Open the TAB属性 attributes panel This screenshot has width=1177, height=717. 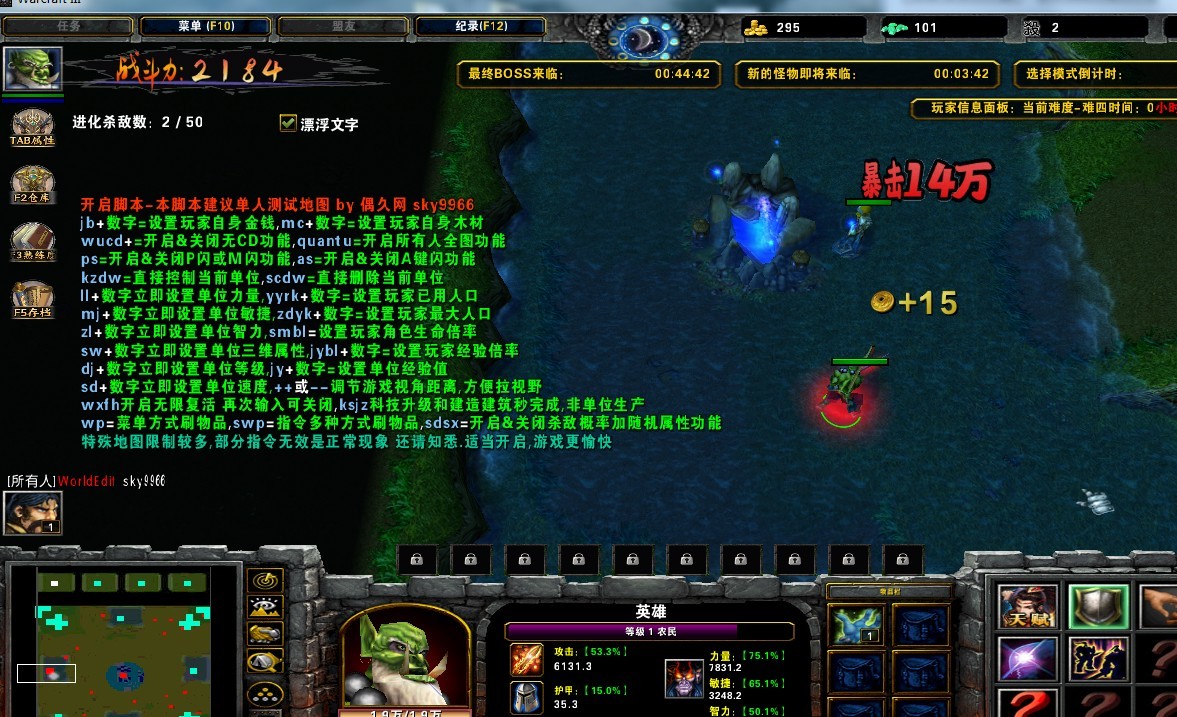(32, 126)
